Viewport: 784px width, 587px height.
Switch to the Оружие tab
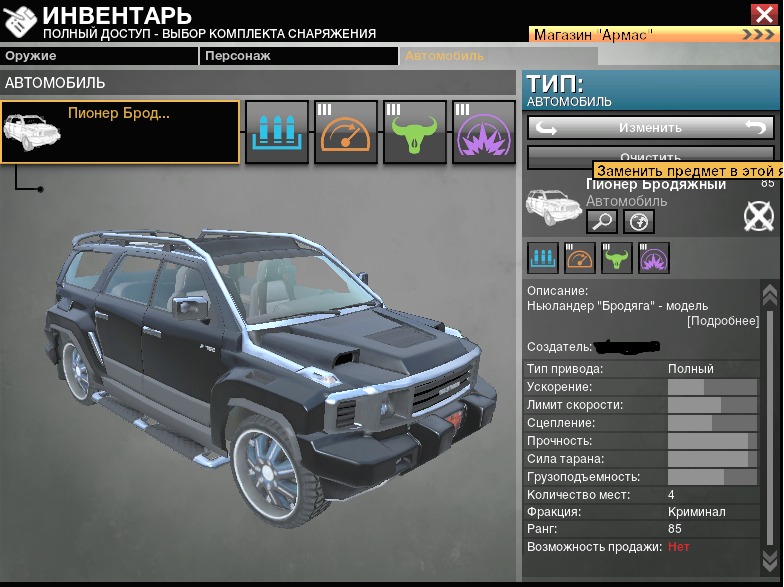(99, 56)
